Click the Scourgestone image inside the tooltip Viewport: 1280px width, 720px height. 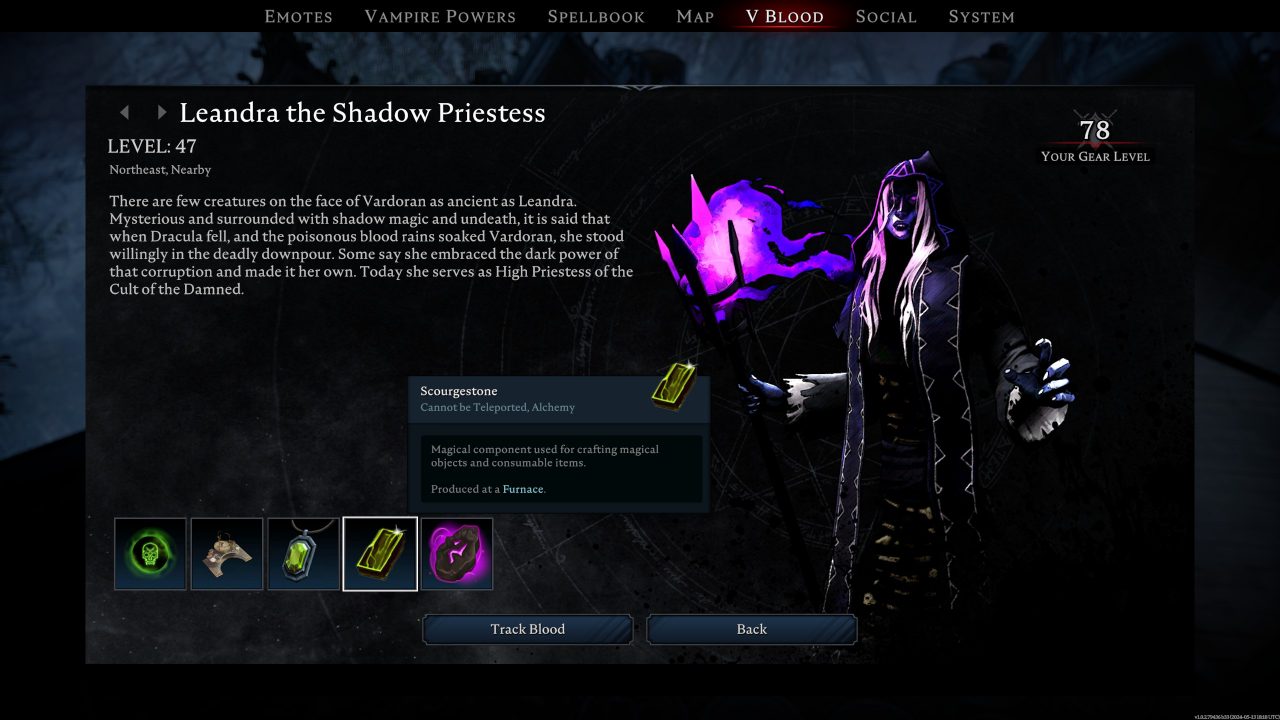(671, 388)
